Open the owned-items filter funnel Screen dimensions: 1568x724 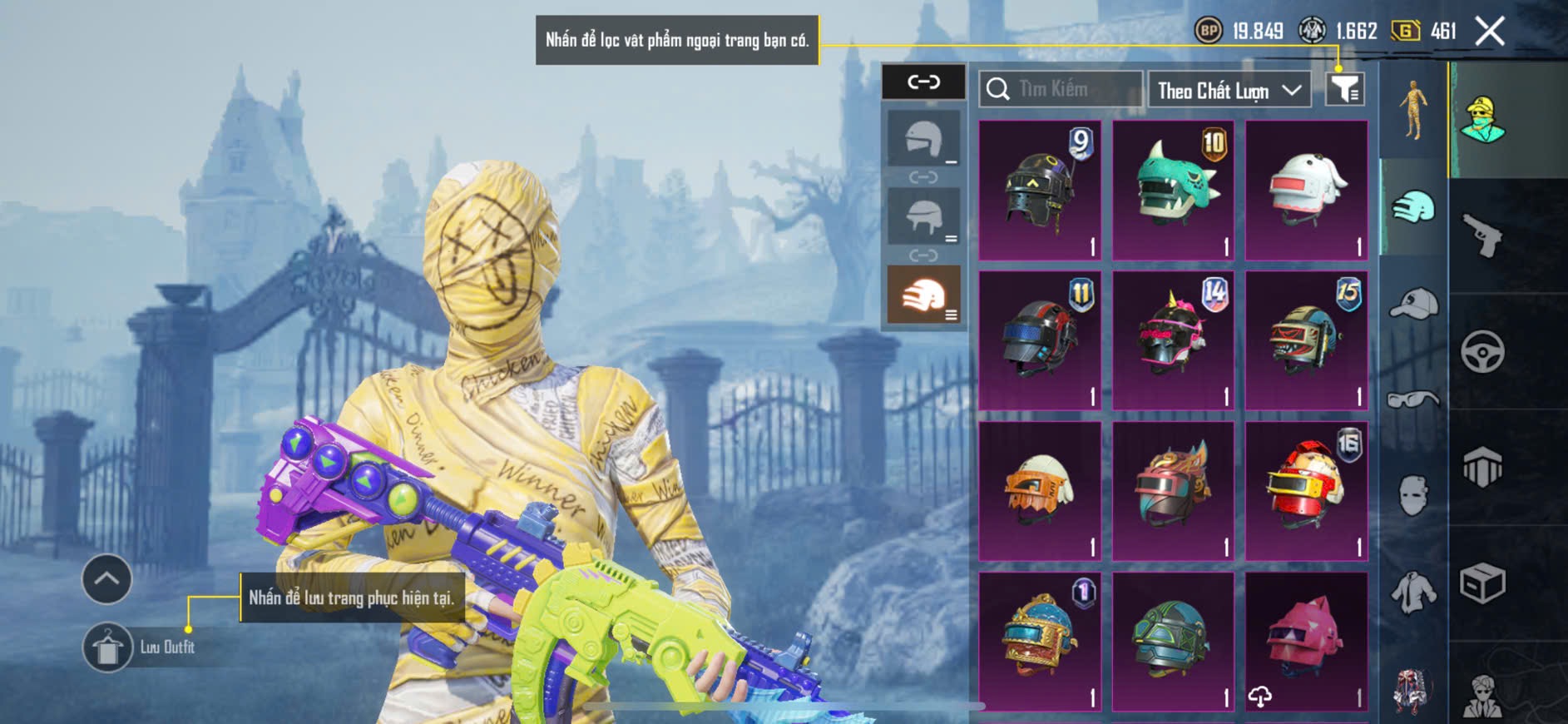point(1344,88)
